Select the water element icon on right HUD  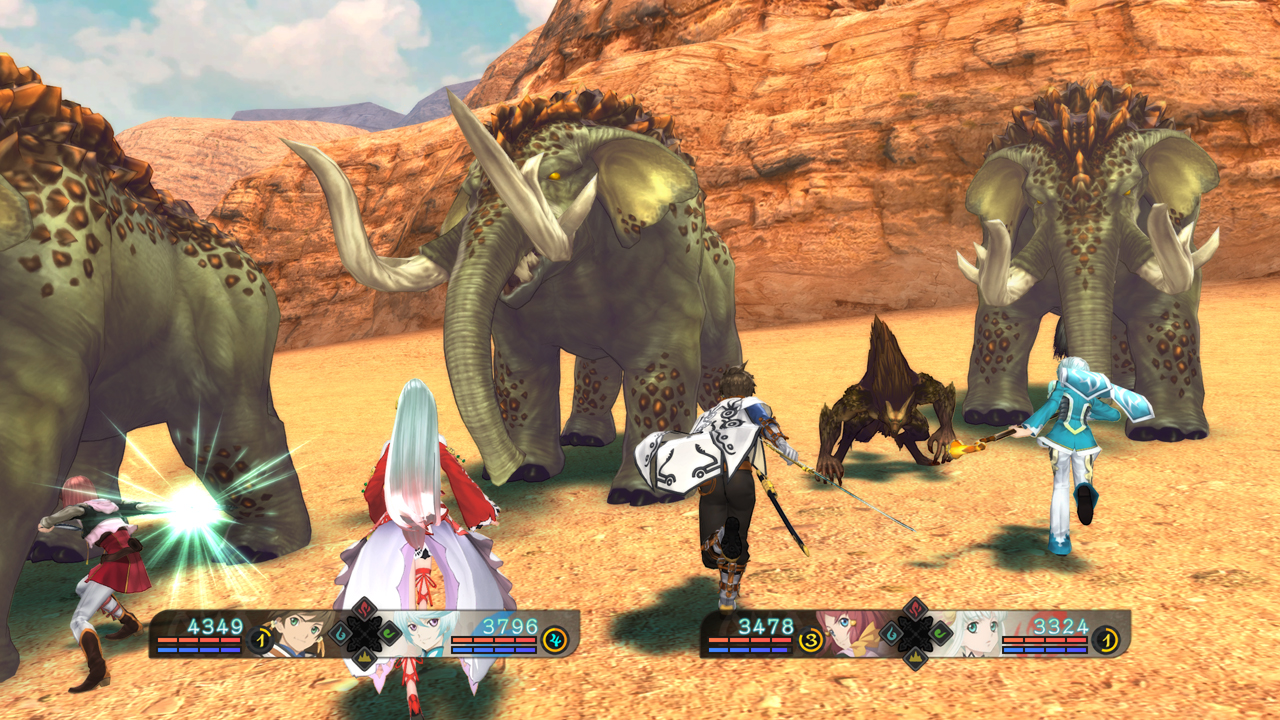pyautogui.click(x=892, y=633)
